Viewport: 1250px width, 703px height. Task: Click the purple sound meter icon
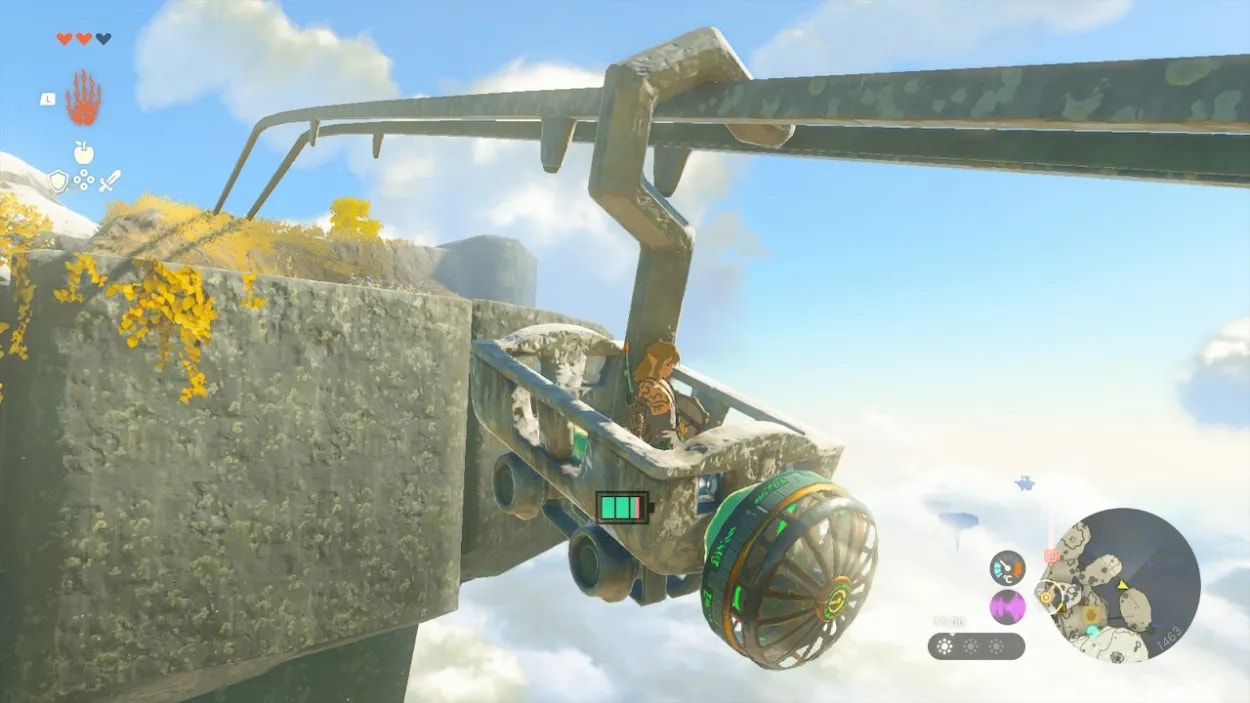(1007, 607)
